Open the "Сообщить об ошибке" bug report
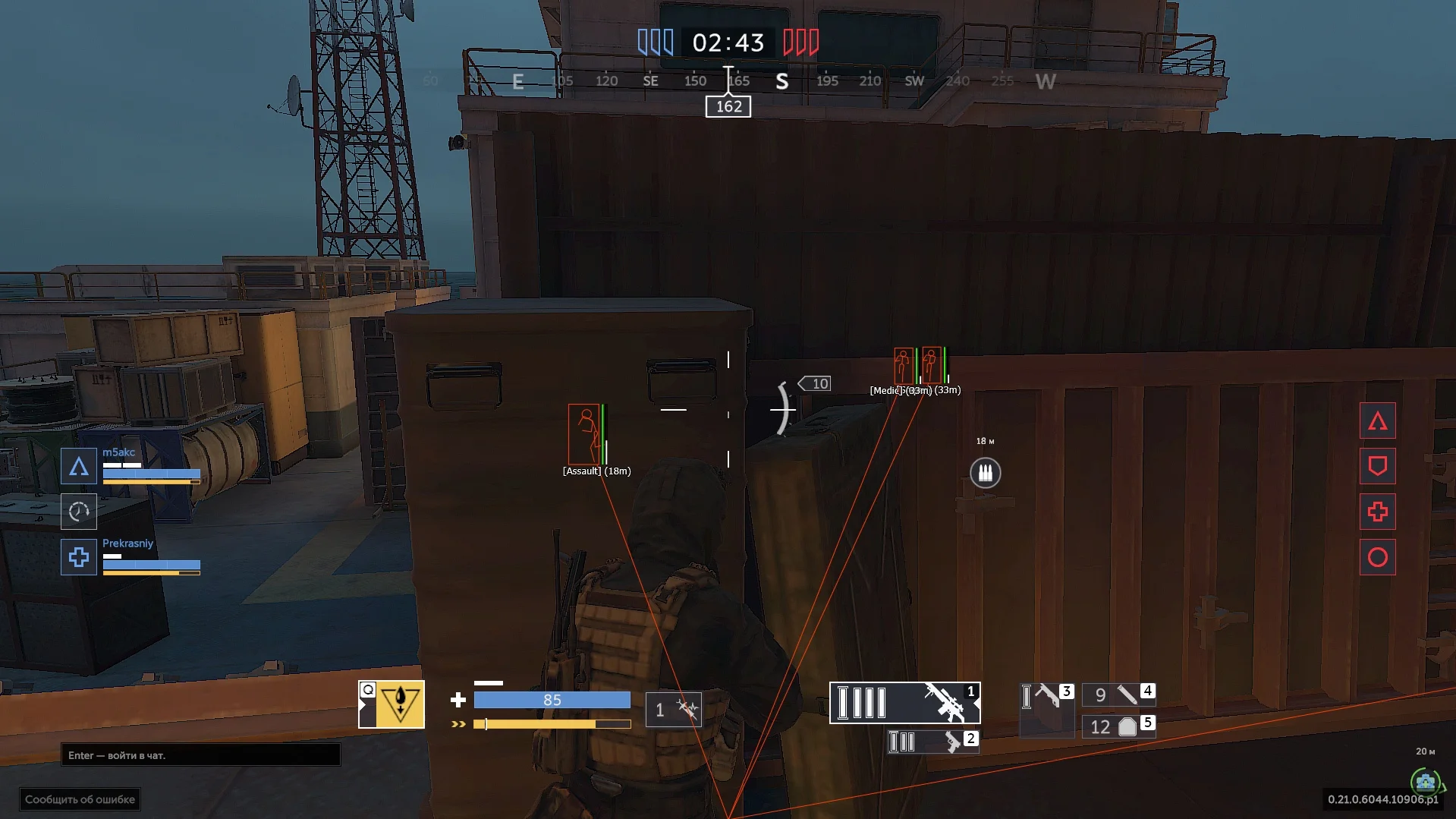 click(x=80, y=799)
